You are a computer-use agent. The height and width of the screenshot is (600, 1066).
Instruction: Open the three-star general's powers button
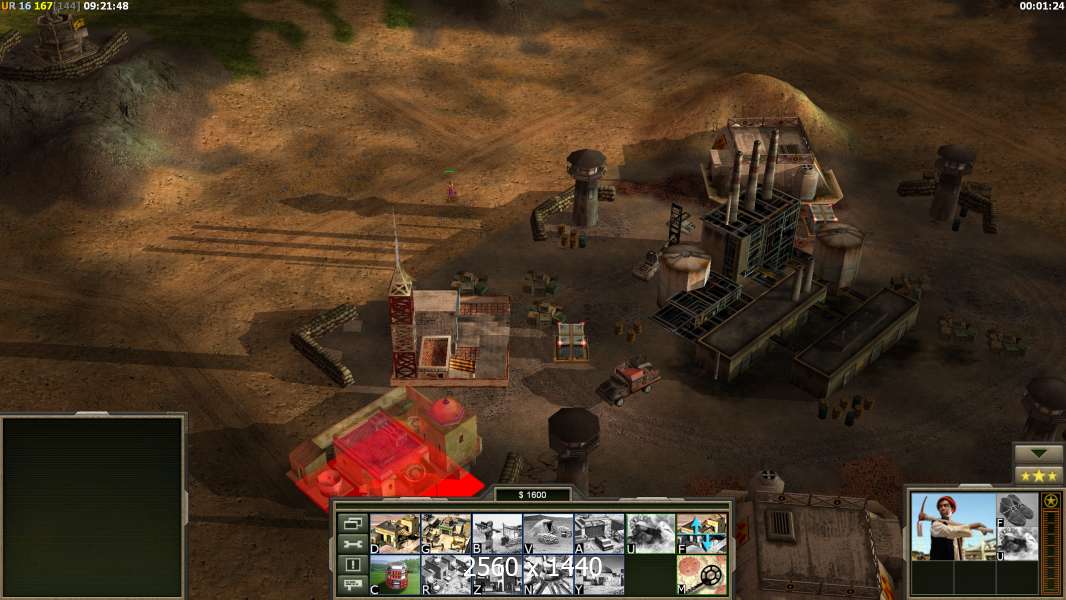click(1038, 475)
